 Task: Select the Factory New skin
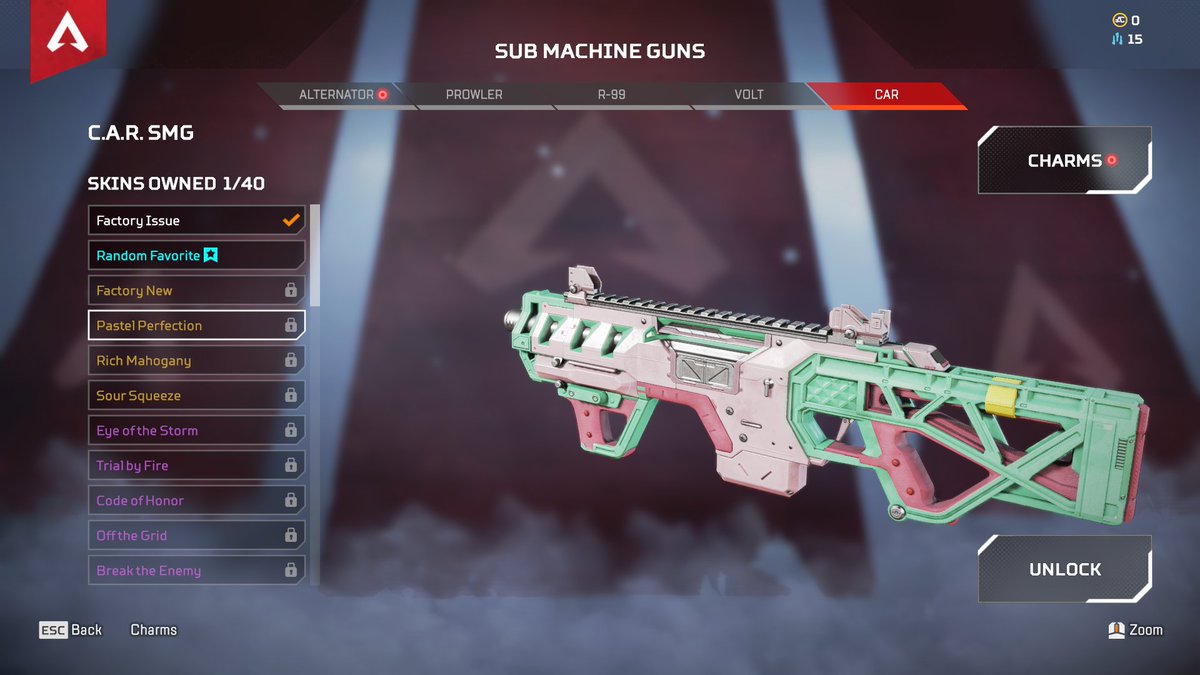point(196,291)
